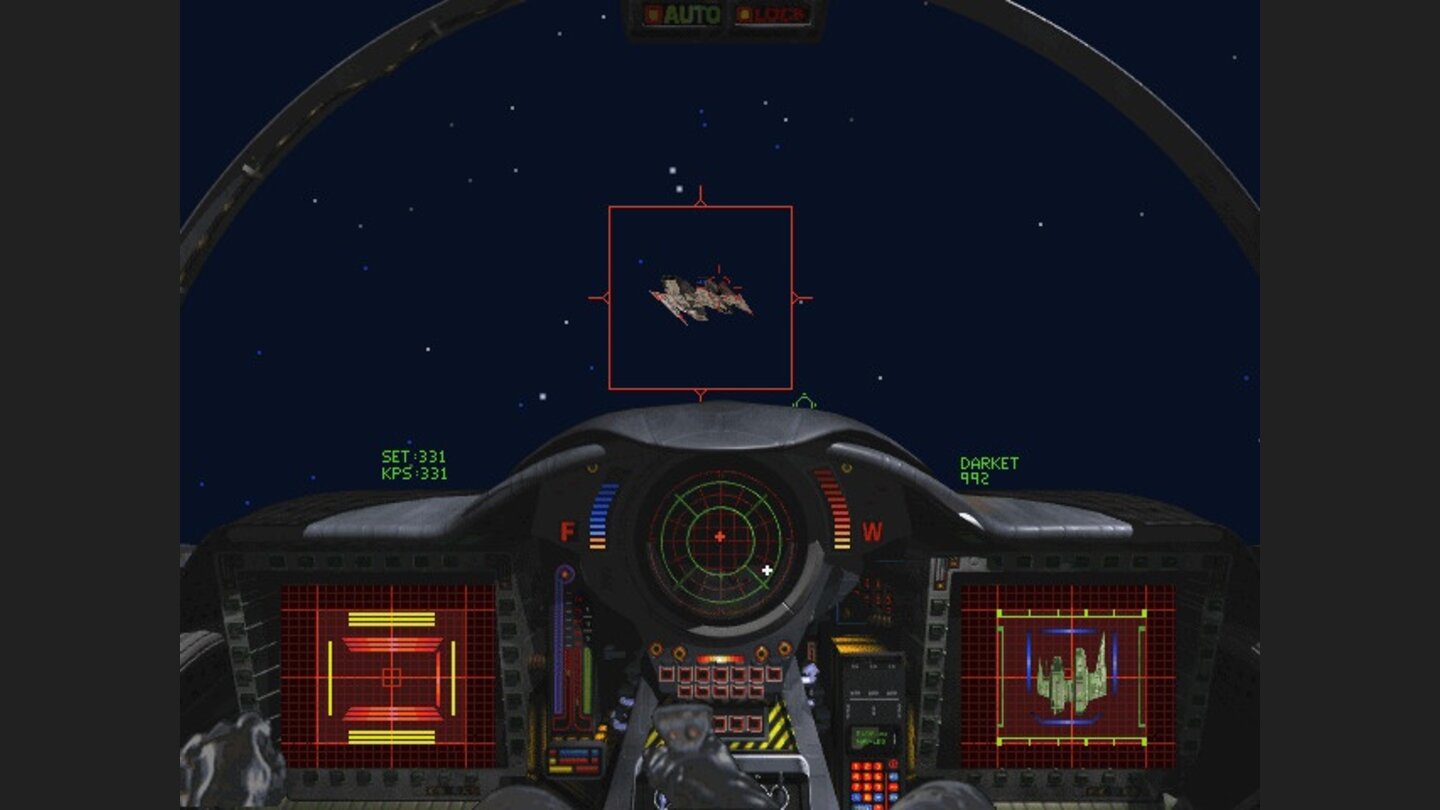Click the FUEL SUPPLIES readout panel

coord(872,738)
